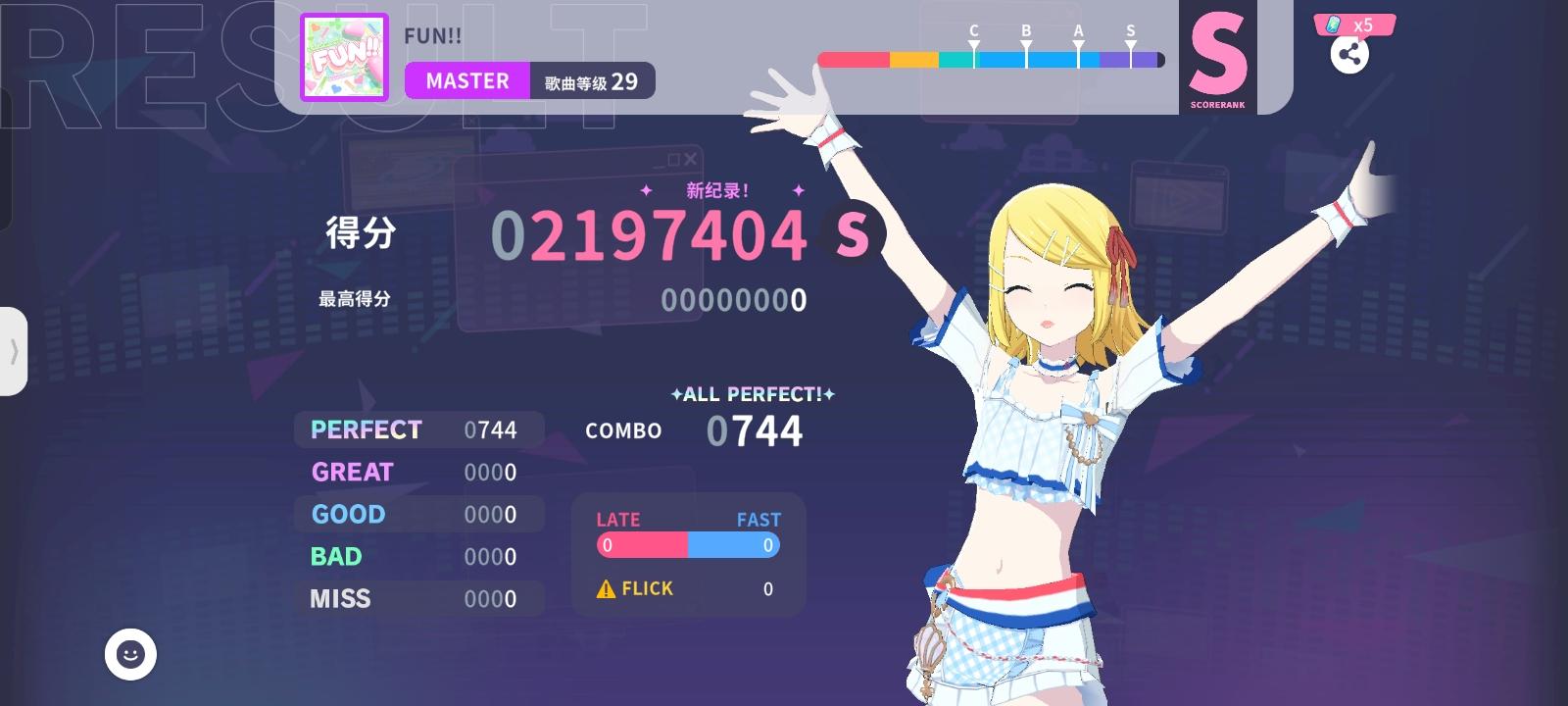Click the live boost energy icon
This screenshot has width=1568, height=706.
[1333, 26]
